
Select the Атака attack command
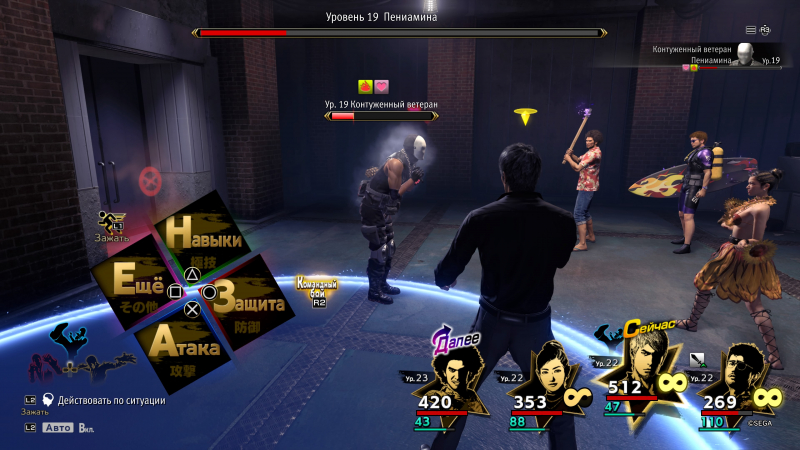point(185,347)
